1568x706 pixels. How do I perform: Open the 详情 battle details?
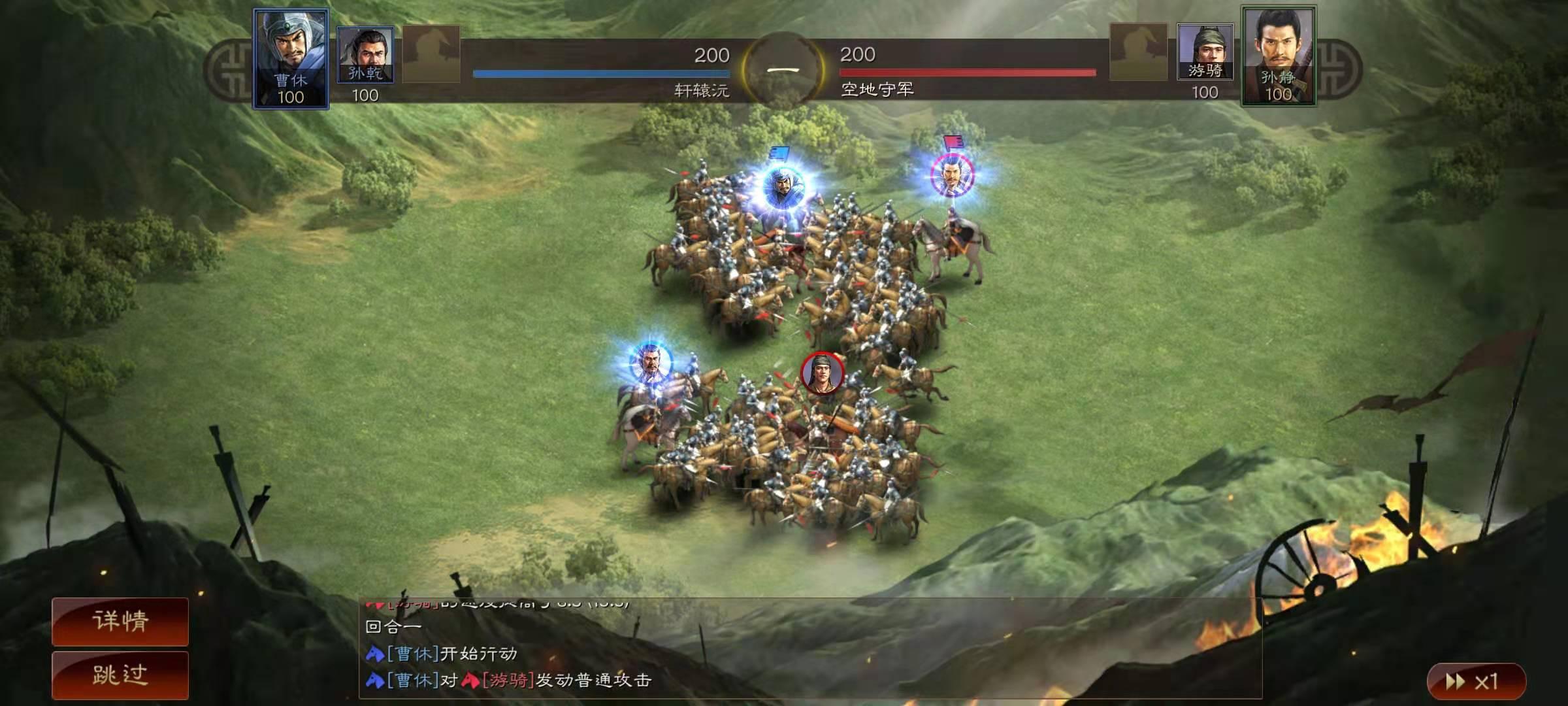(120, 621)
